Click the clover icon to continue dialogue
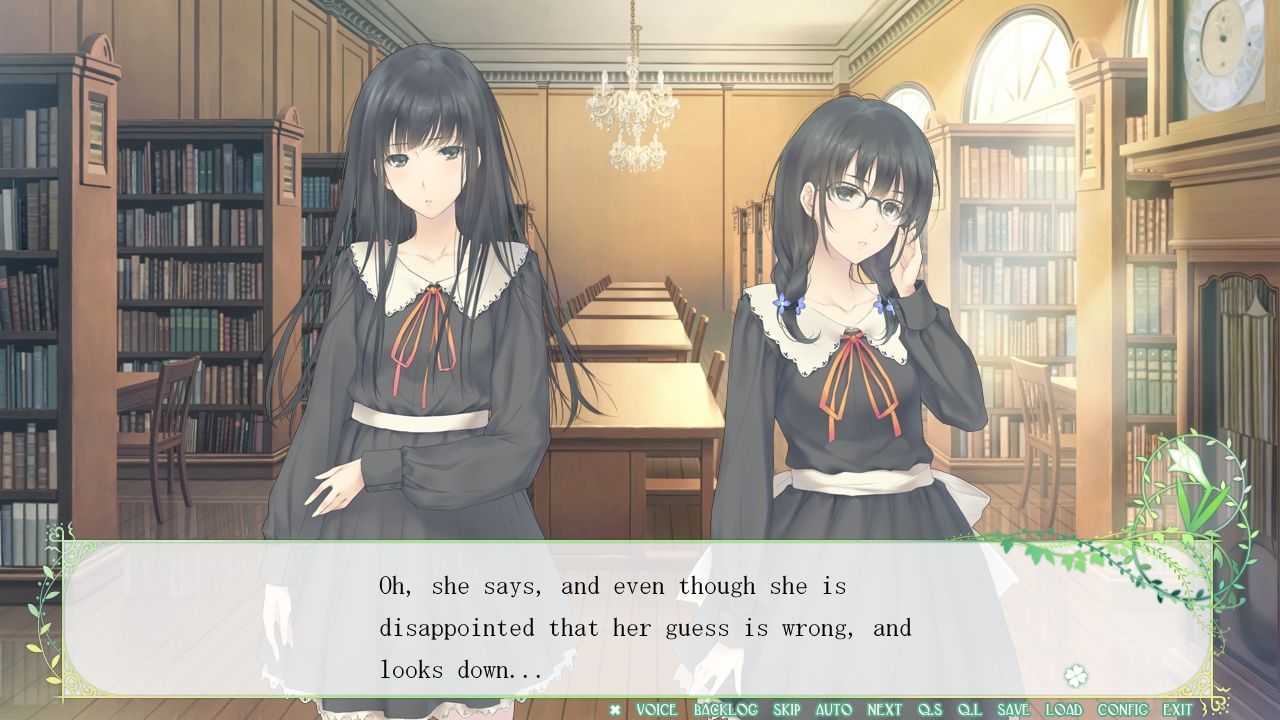 click(1076, 675)
